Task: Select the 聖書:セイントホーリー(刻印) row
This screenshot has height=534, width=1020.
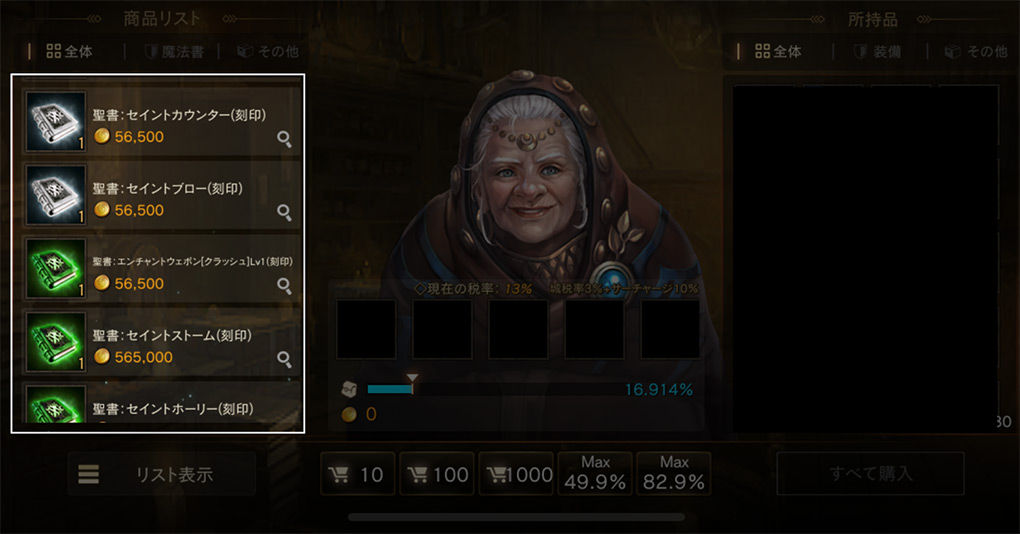Action: click(160, 410)
